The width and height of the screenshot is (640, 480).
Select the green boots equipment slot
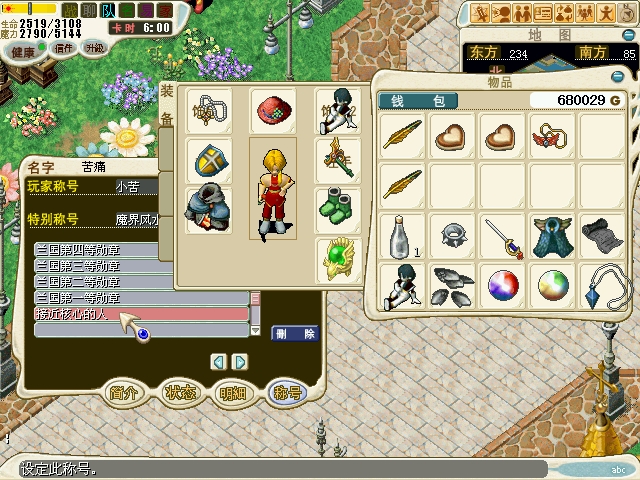(339, 209)
